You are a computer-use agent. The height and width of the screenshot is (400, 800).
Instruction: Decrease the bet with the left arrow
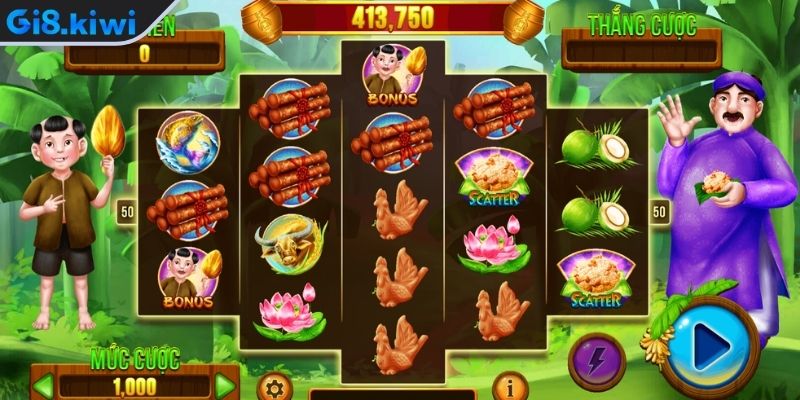43,385
